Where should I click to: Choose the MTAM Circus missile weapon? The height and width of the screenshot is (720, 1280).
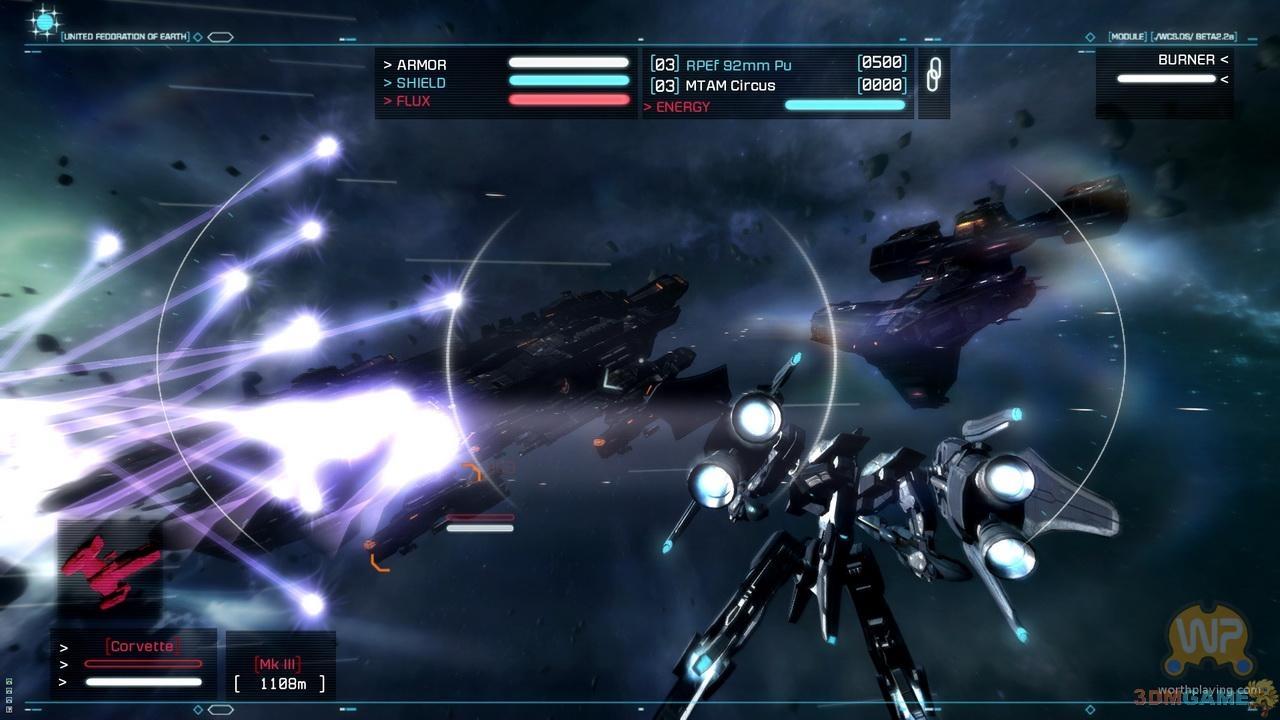click(729, 86)
